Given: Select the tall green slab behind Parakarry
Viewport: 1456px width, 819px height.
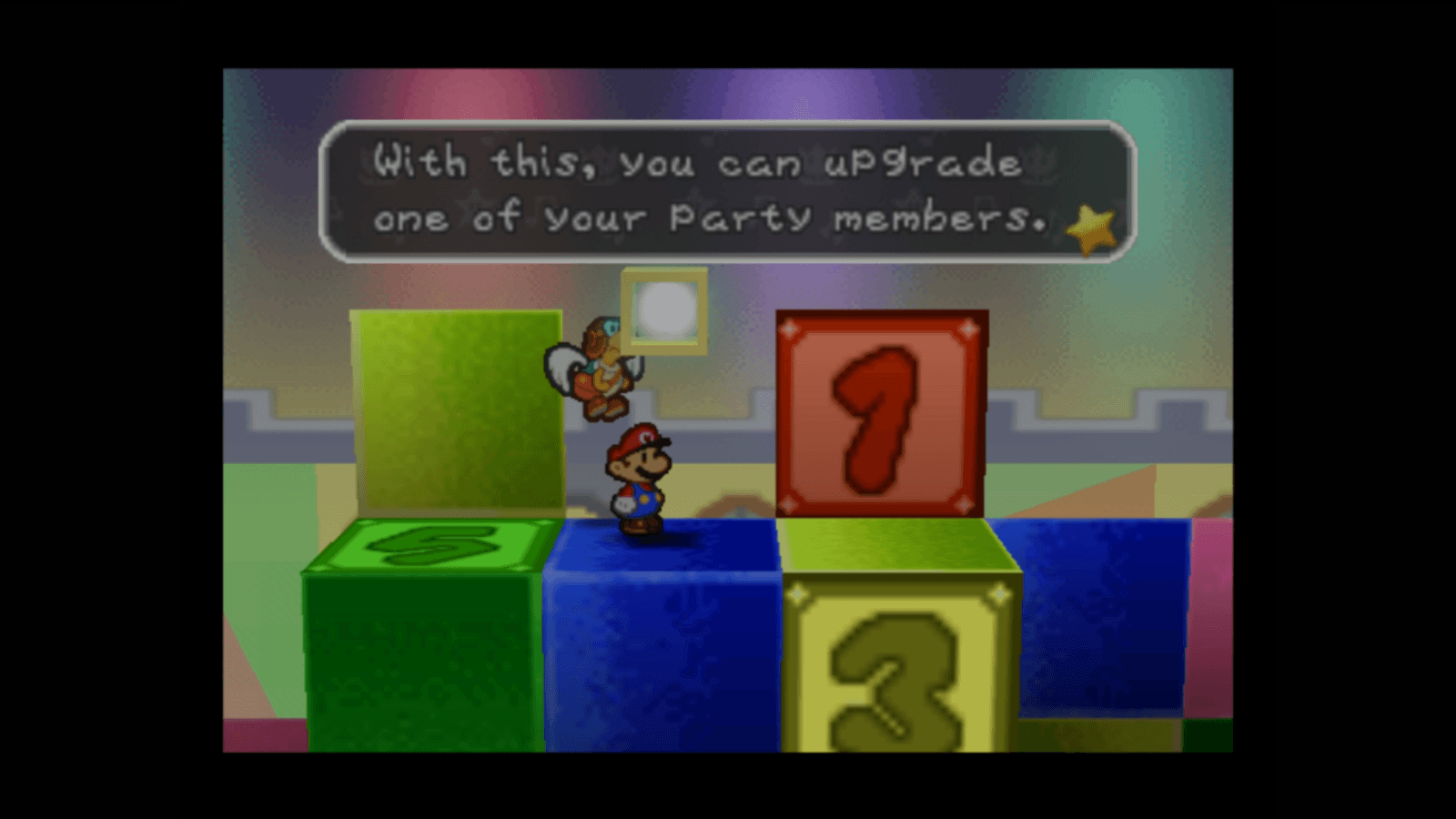Looking at the screenshot, I should point(455,409).
